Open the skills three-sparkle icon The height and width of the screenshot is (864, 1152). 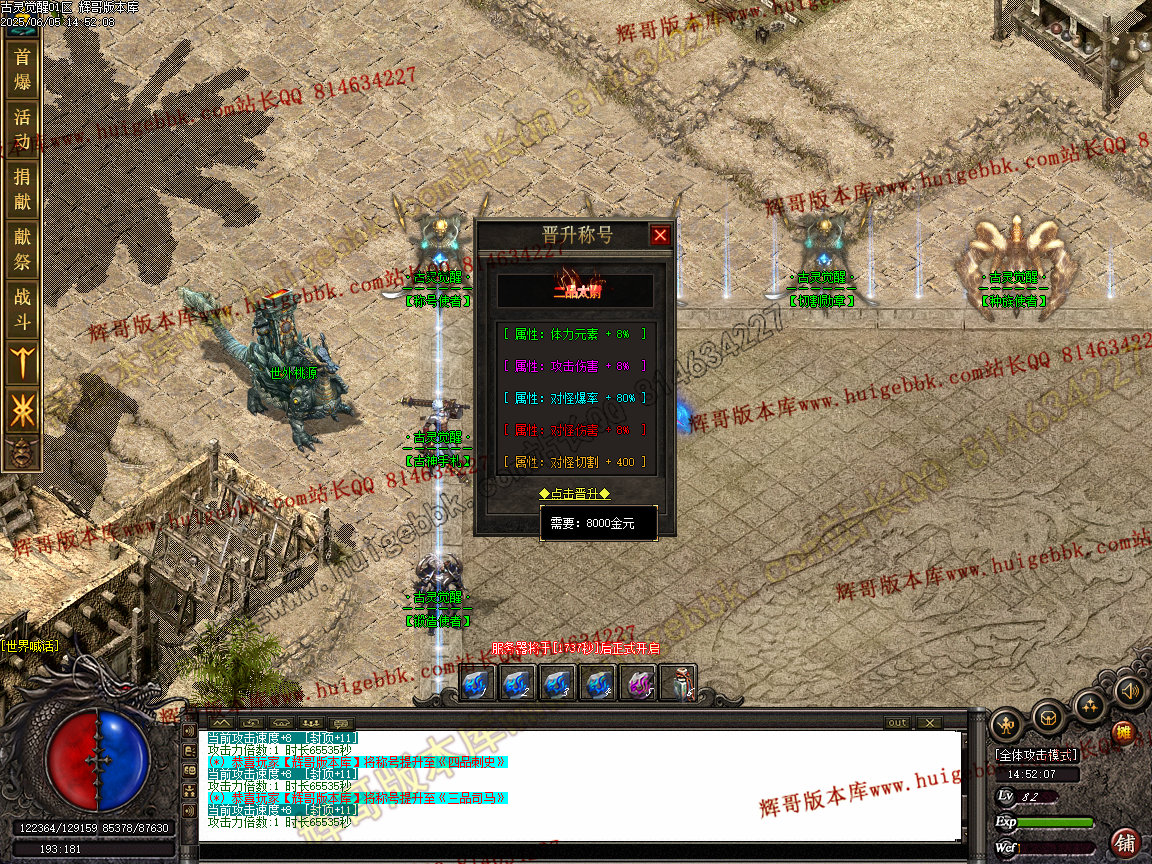click(1090, 706)
